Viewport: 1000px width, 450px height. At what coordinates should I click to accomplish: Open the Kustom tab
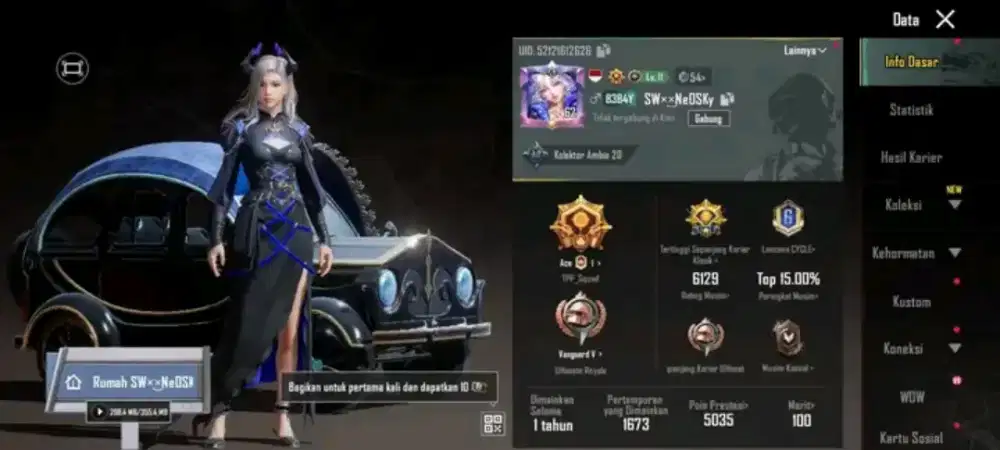pos(911,301)
